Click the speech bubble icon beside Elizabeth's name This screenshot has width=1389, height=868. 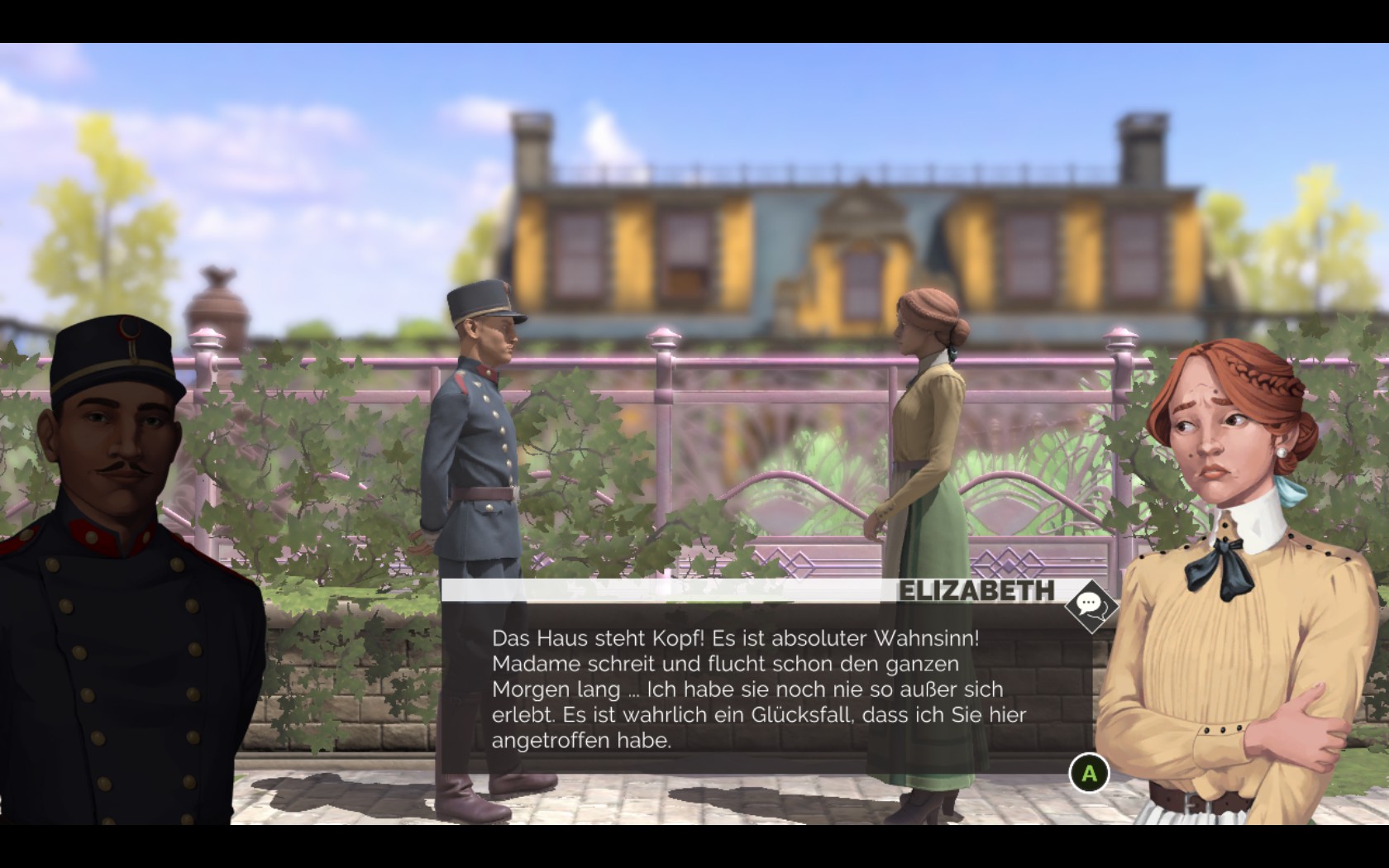(x=1091, y=605)
